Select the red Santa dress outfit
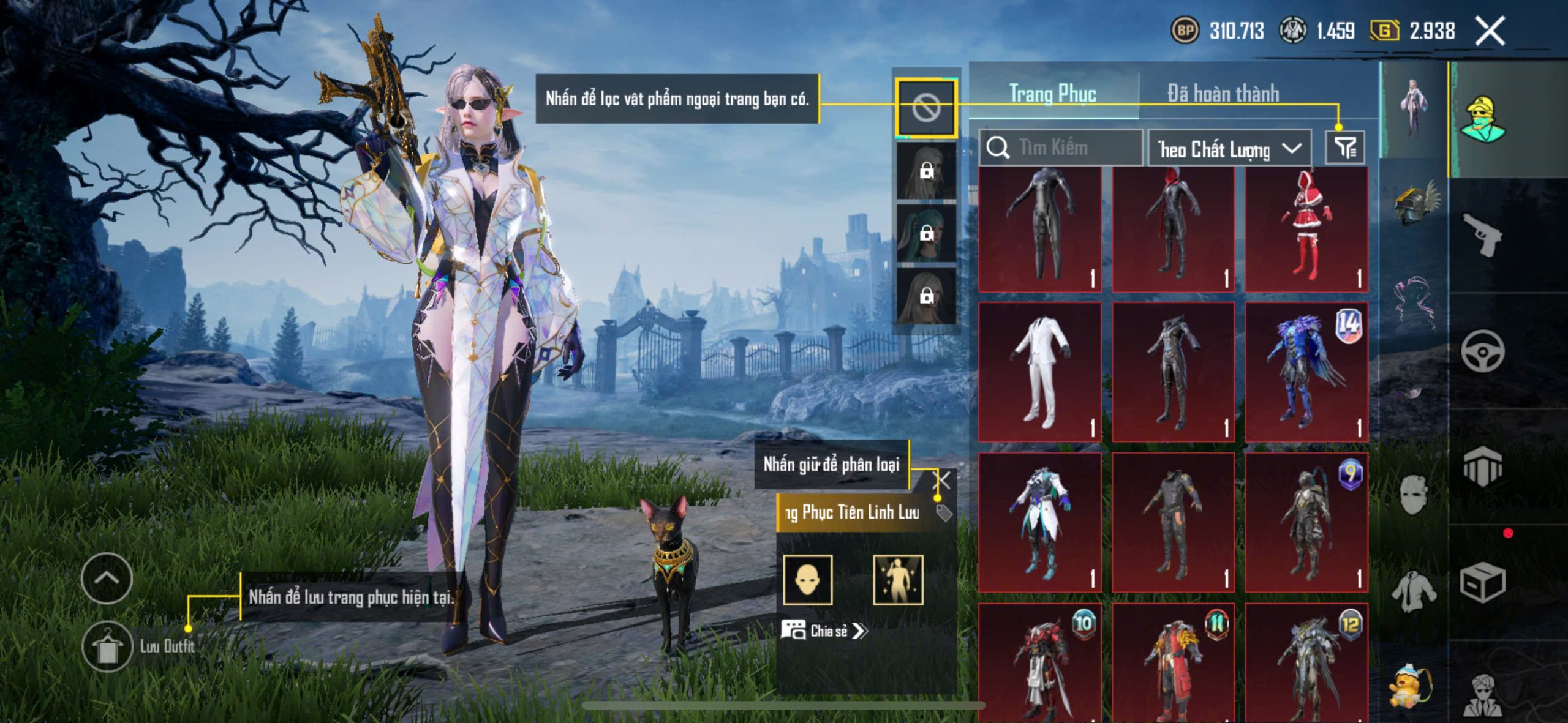This screenshot has width=1568, height=723. pos(1306,230)
